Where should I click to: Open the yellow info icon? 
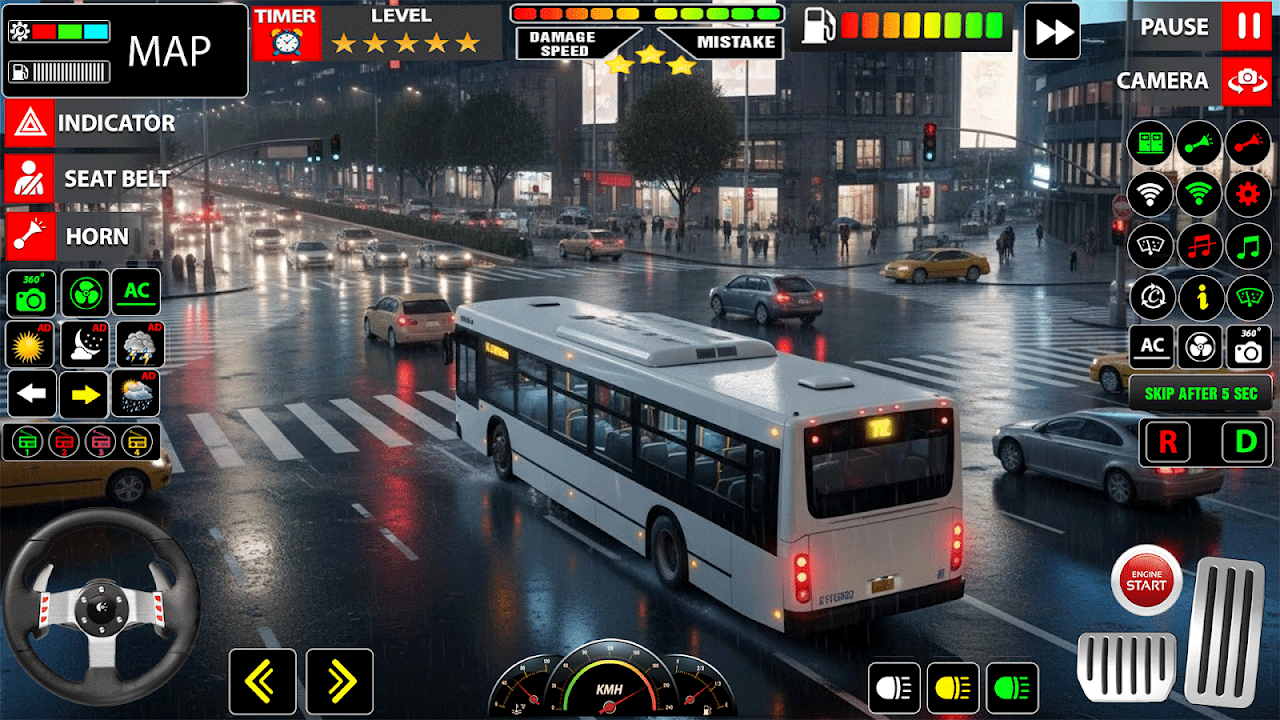(x=1198, y=297)
